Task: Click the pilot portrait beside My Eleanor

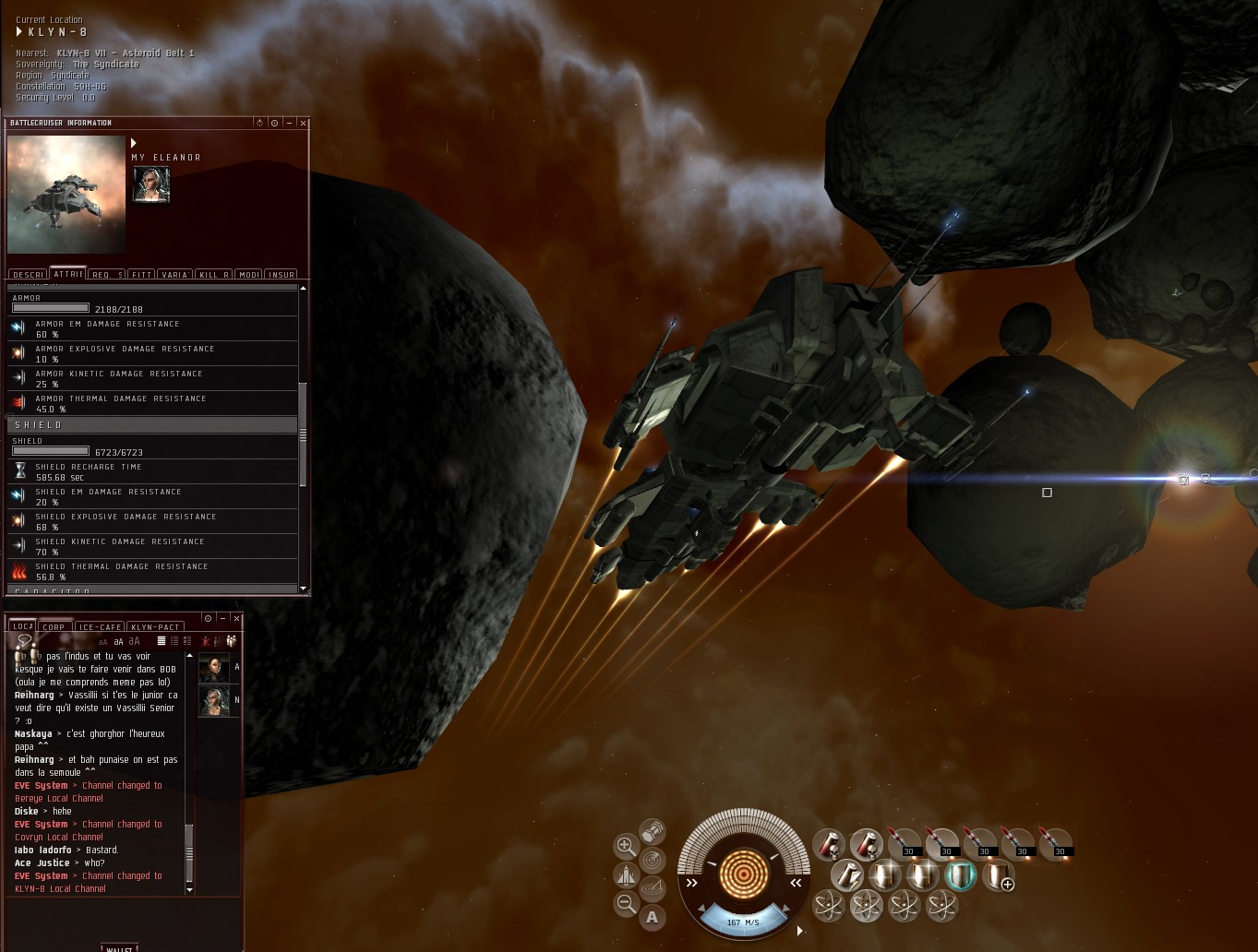Action: tap(151, 184)
